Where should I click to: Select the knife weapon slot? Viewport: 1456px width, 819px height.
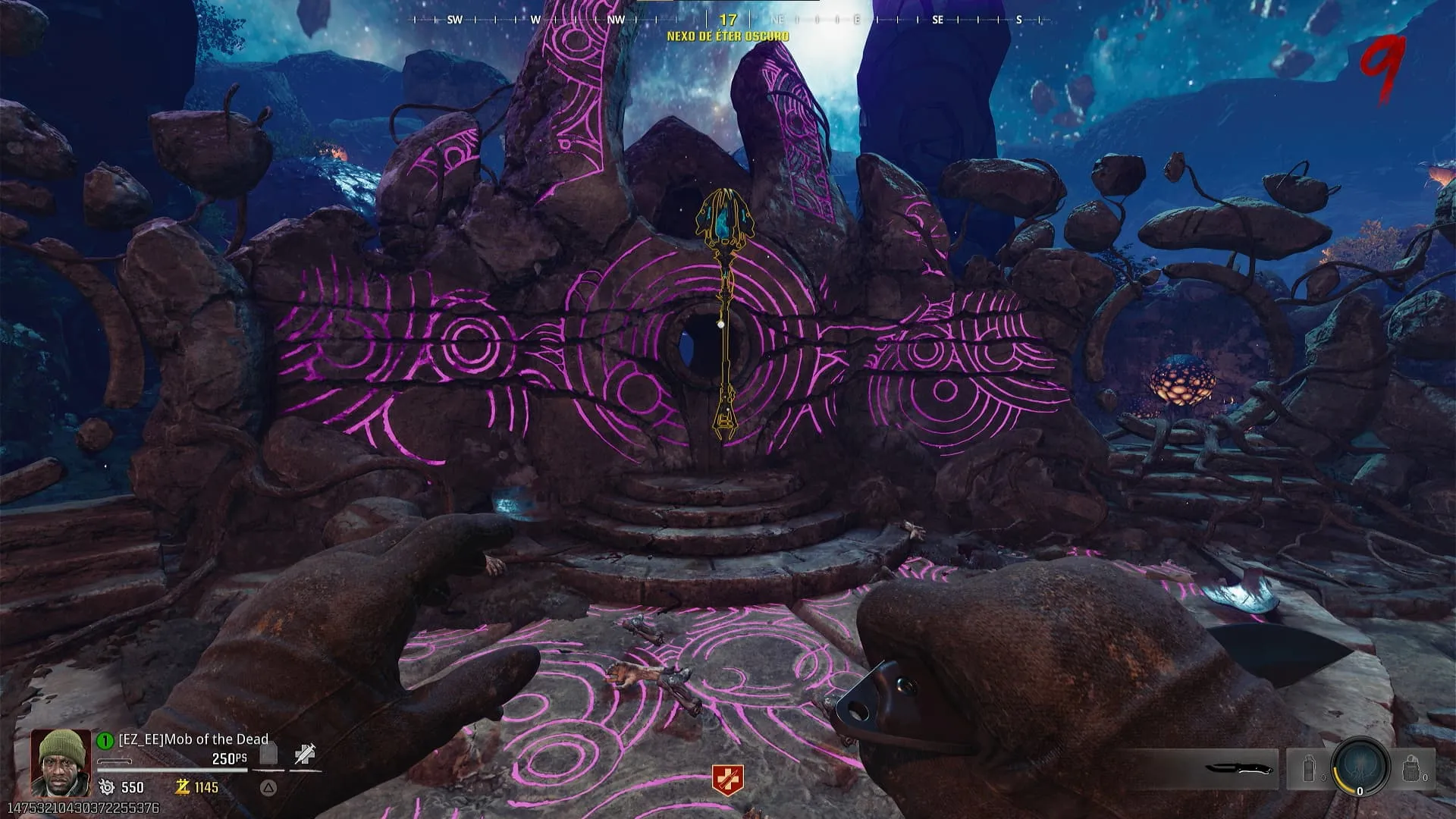tap(1238, 769)
